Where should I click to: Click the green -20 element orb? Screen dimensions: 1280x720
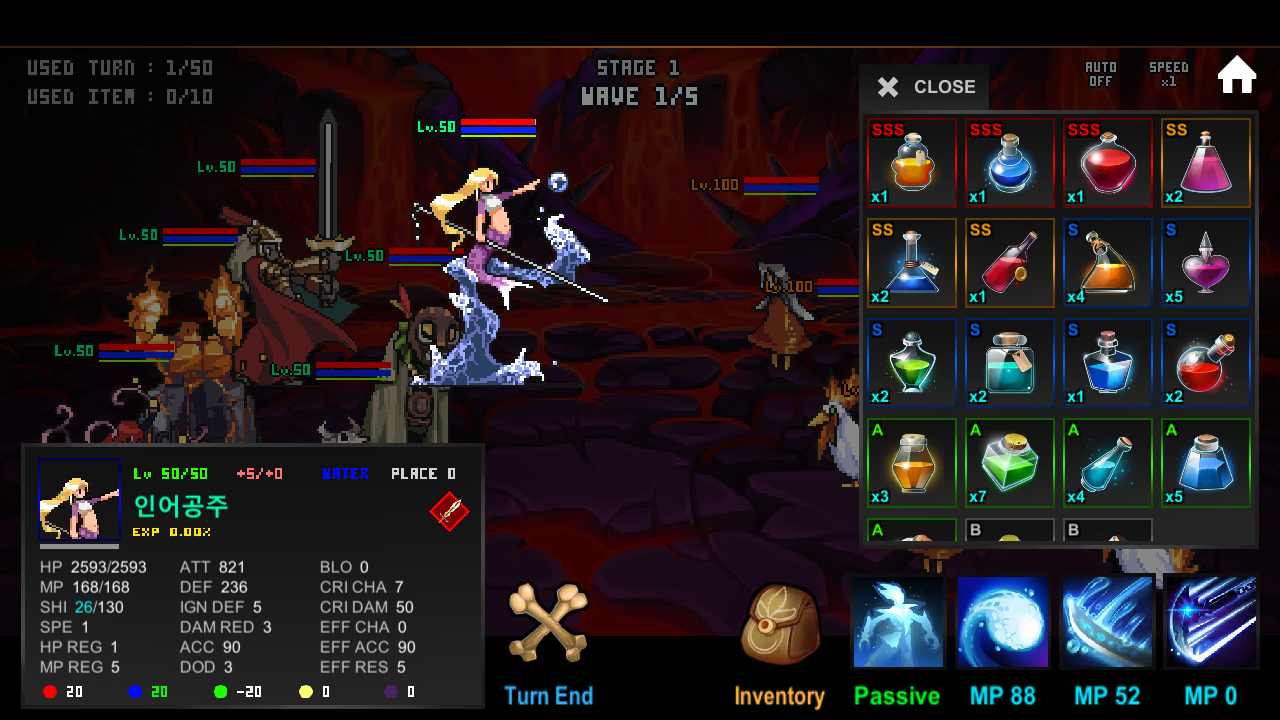220,691
